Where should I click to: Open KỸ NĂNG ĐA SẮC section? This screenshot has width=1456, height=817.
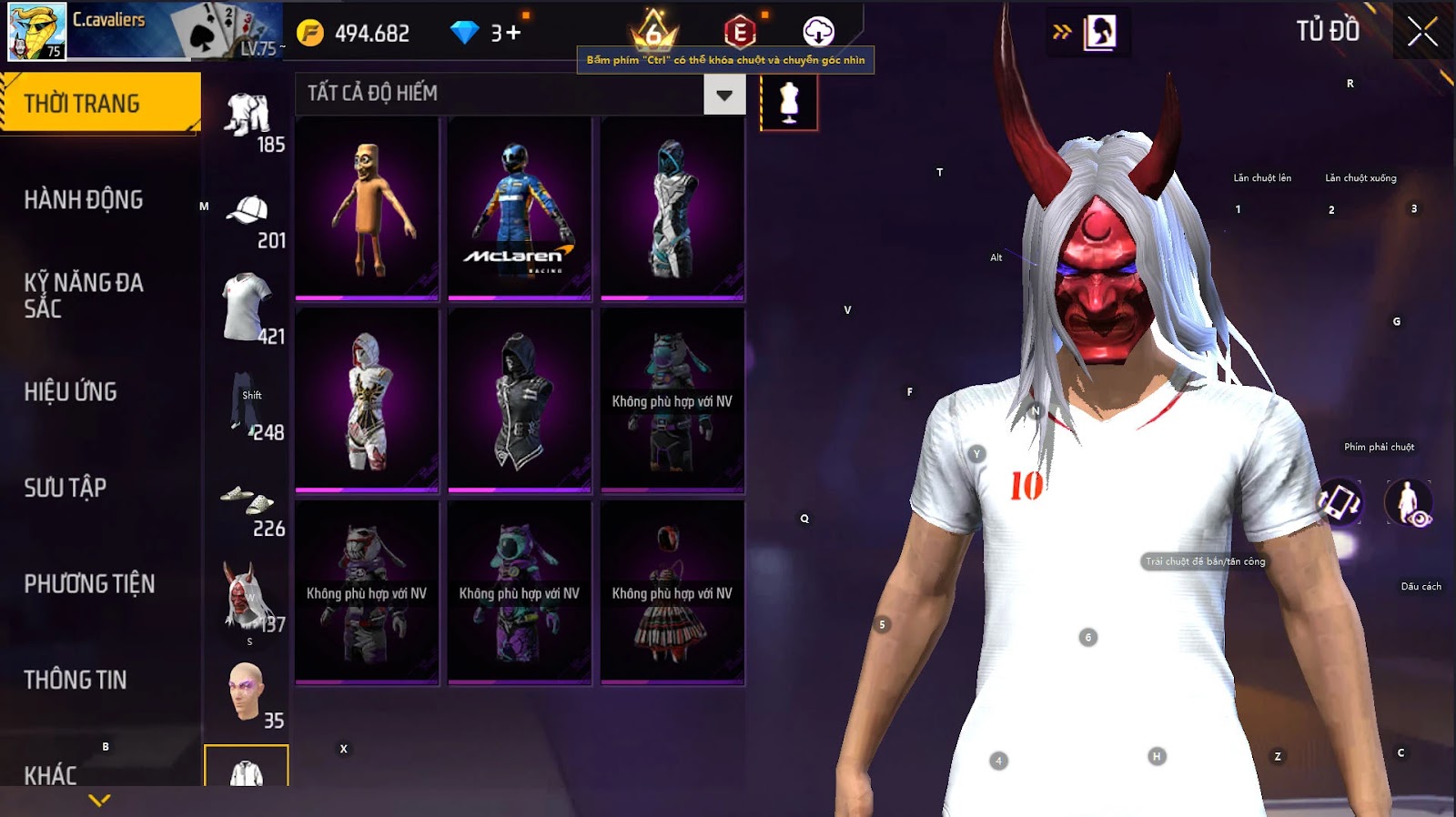(x=84, y=296)
